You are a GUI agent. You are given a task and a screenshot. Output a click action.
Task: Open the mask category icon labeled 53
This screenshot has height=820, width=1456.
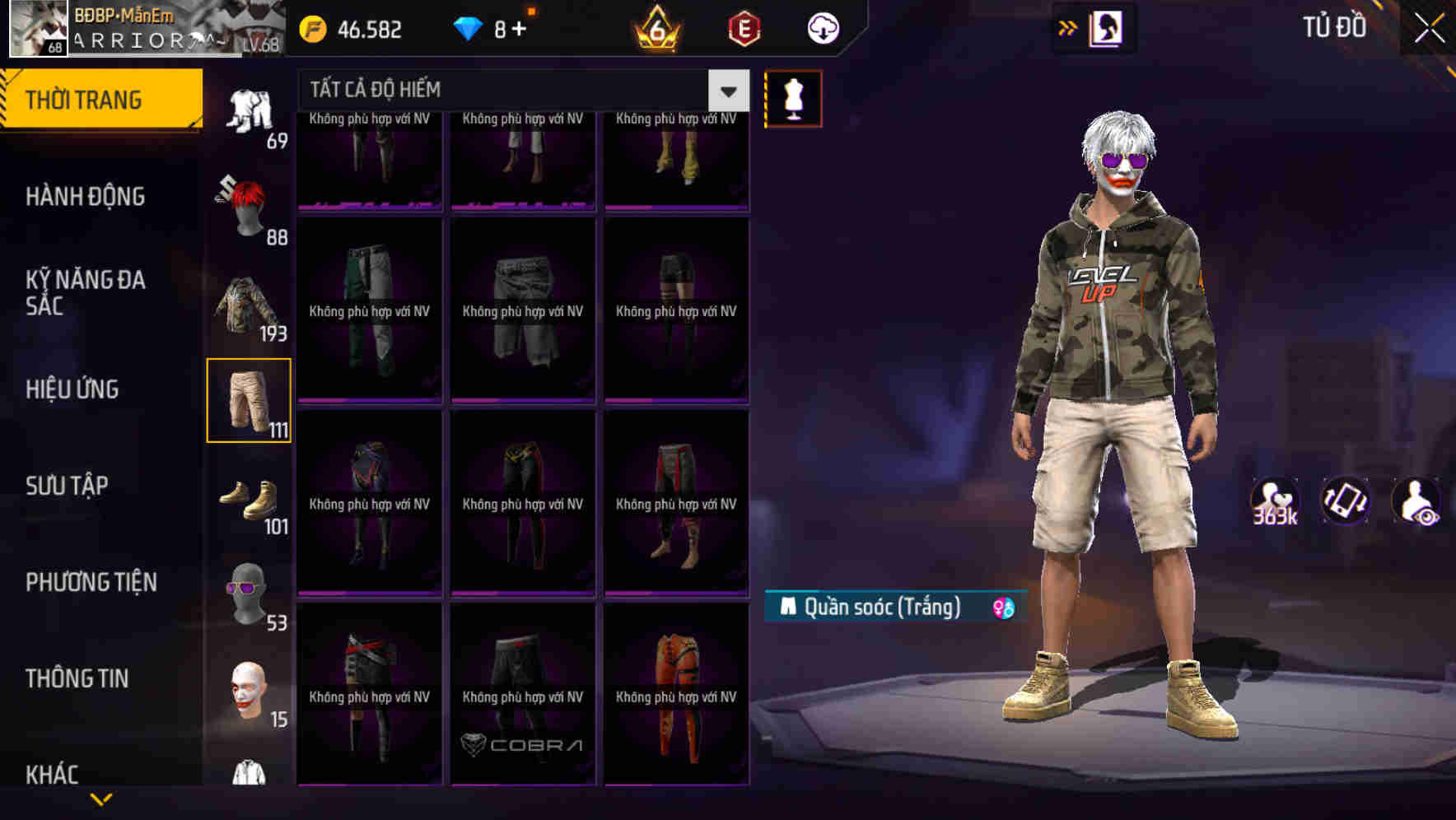[249, 597]
